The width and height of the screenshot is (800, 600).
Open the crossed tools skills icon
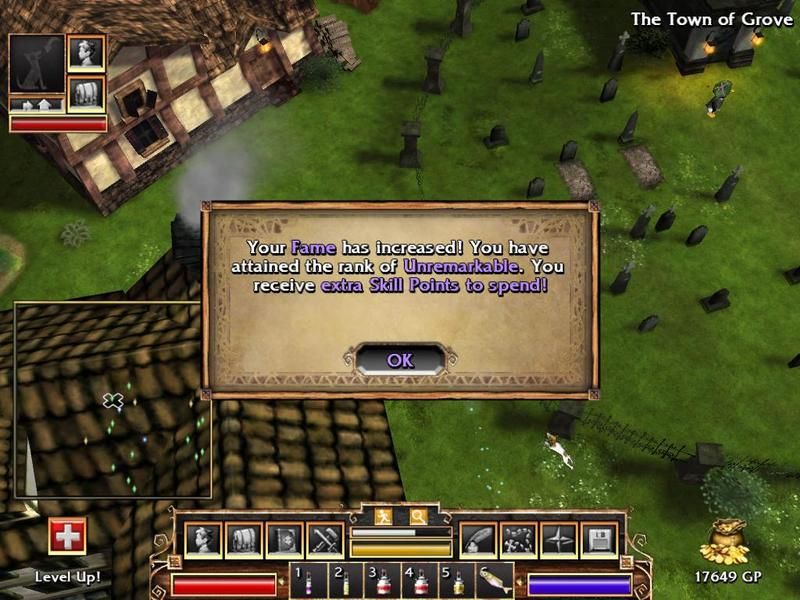(x=325, y=540)
